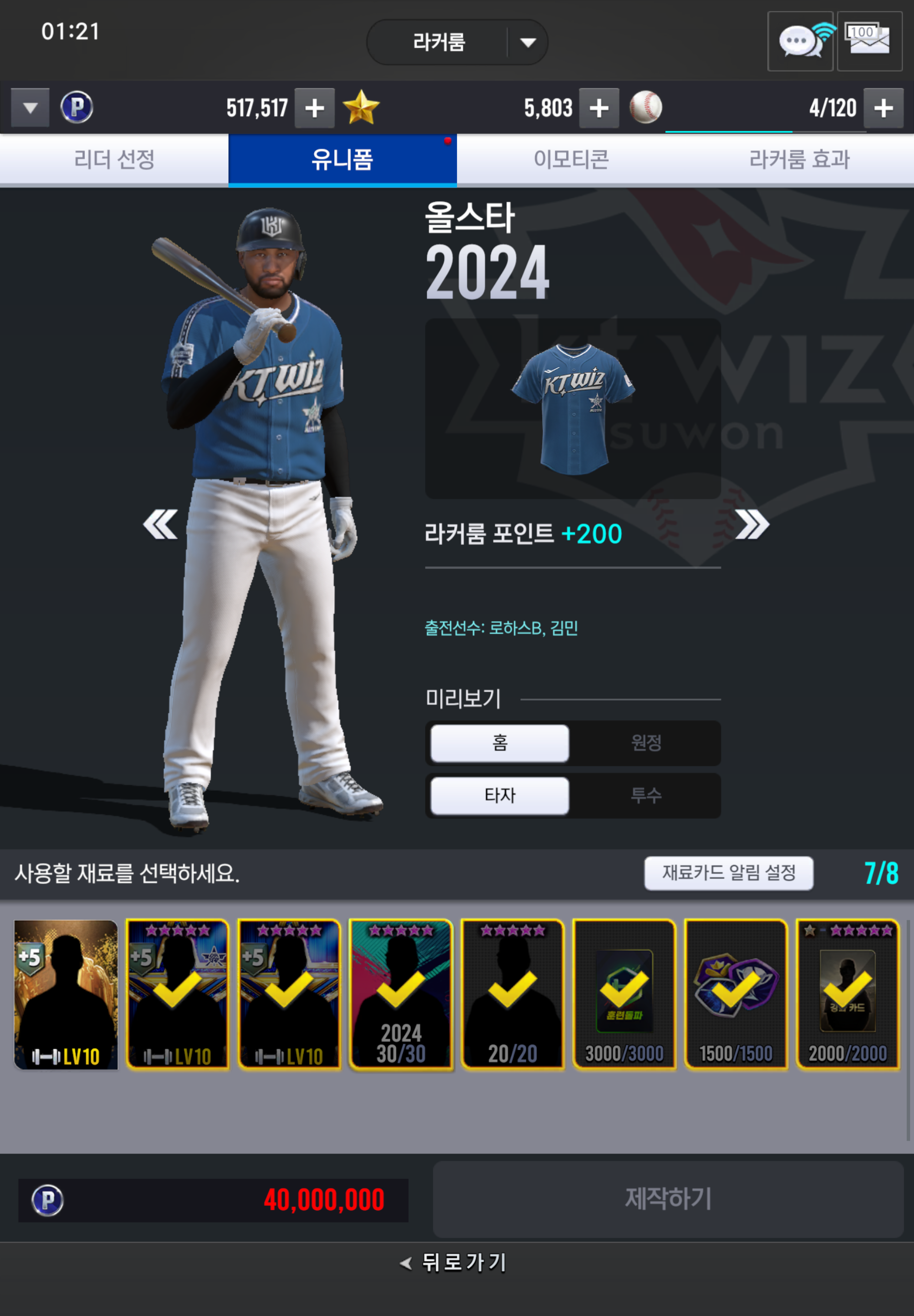Screen dimensions: 914x1316
Task: Select 투수 pitcher preview
Action: point(646,795)
